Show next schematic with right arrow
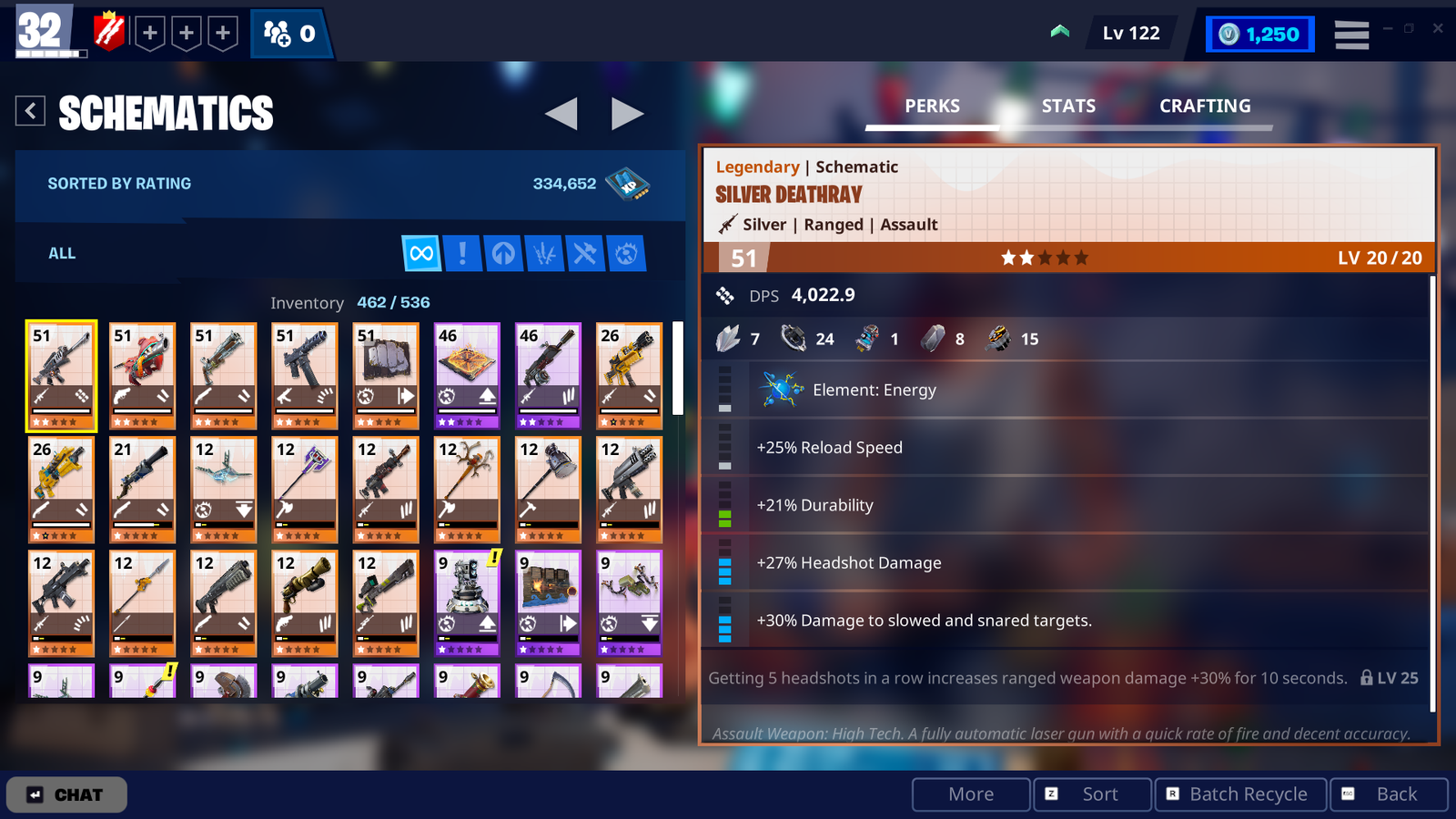Screen dimensions: 1456x819 pos(627,114)
